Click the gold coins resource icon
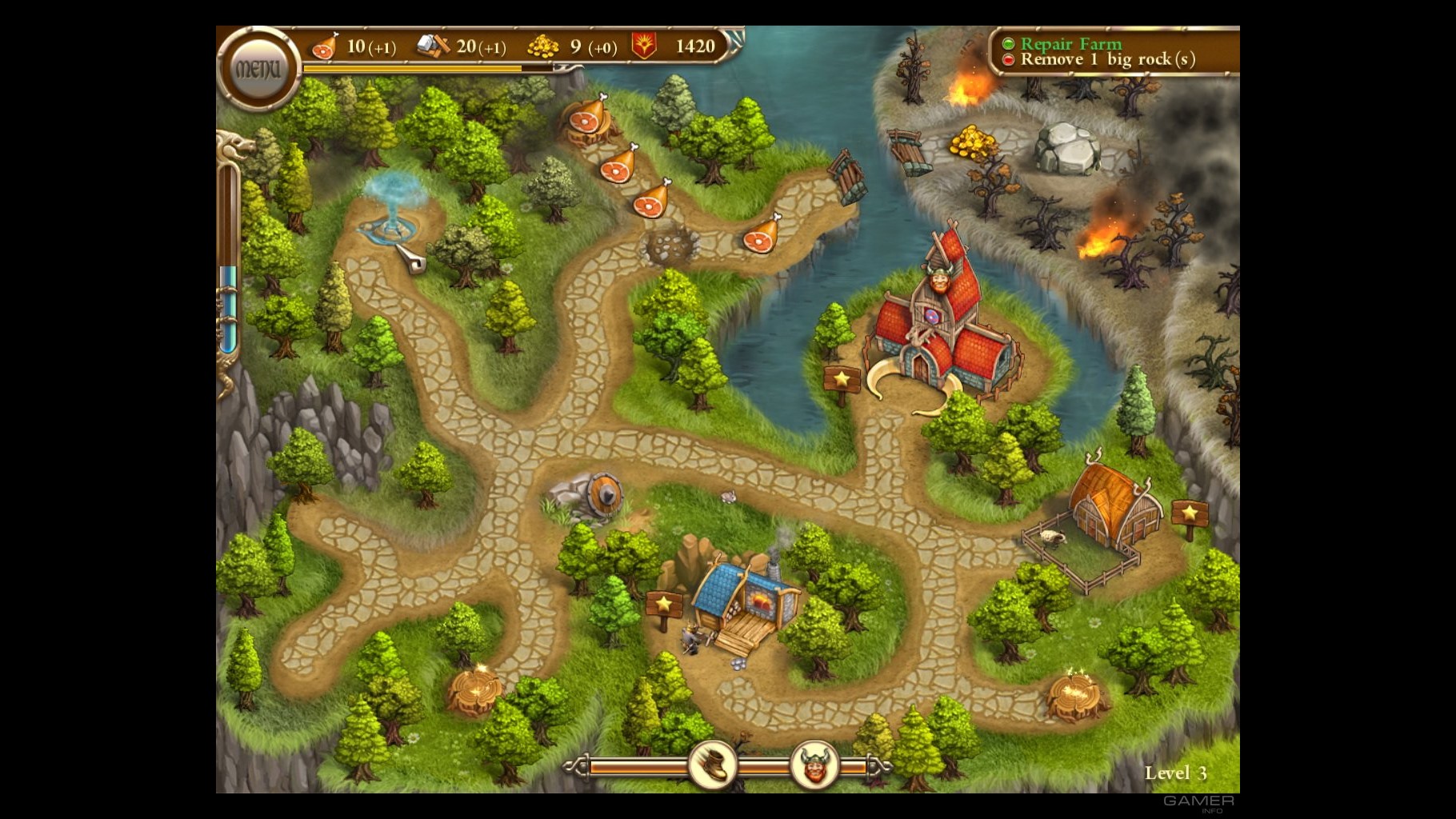The width and height of the screenshot is (1456, 819). click(544, 46)
